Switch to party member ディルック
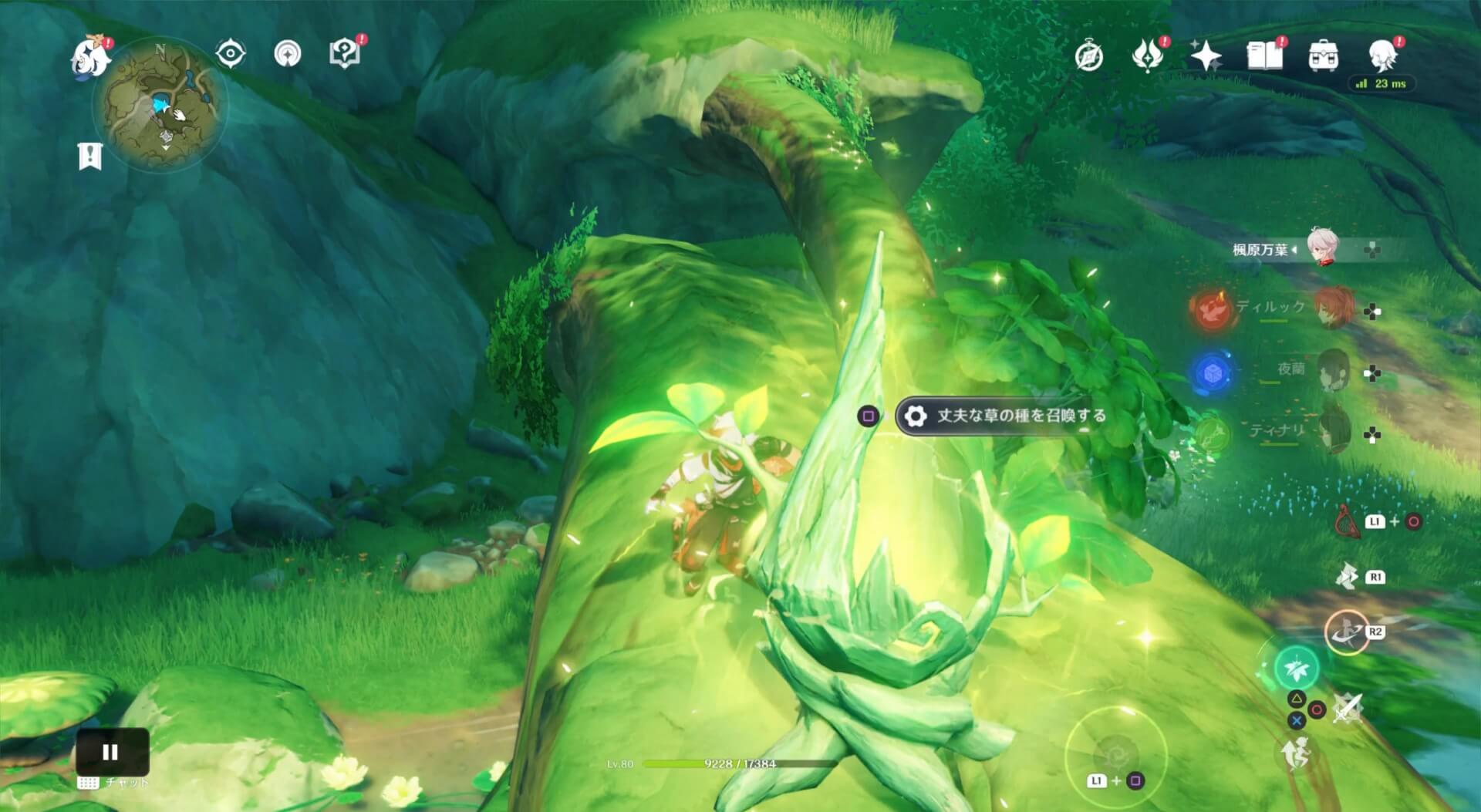Viewport: 1481px width, 812px height. [1331, 308]
